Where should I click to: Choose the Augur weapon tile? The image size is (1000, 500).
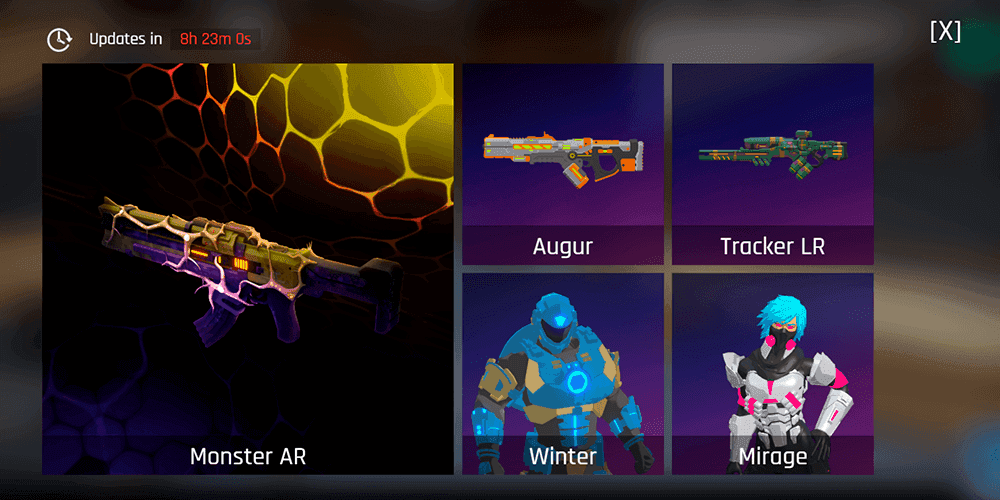pos(562,164)
